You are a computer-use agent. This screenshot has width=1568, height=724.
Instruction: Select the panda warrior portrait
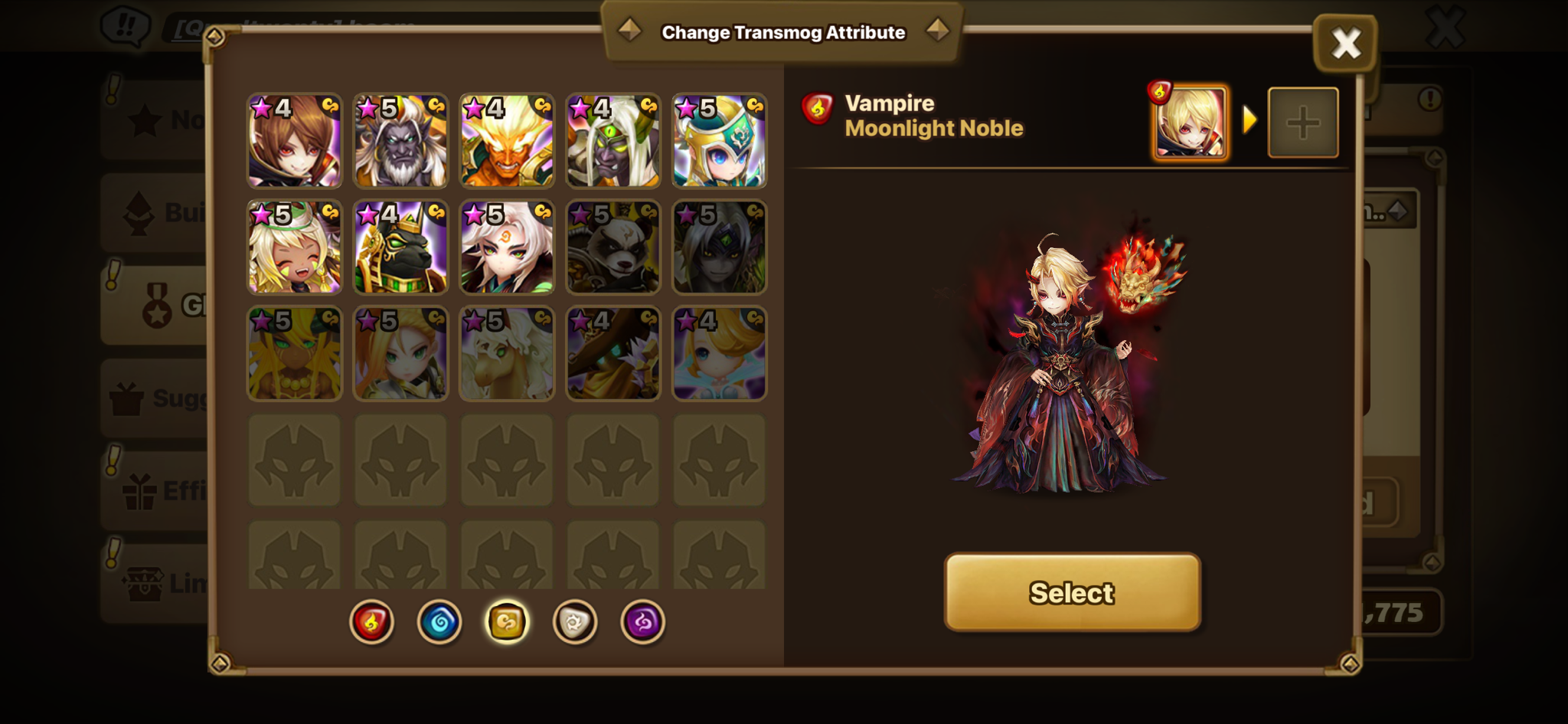click(612, 247)
